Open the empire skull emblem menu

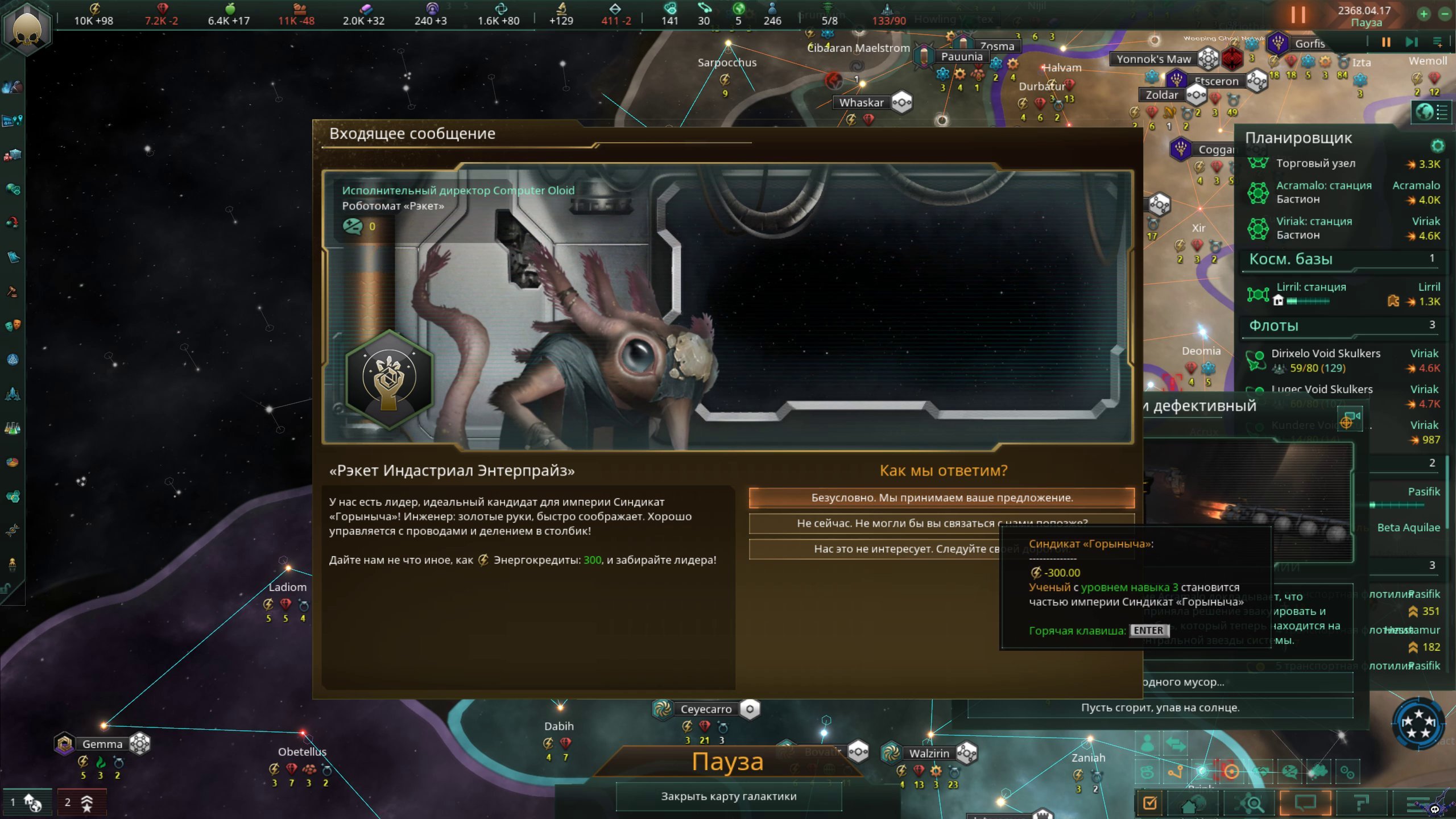[27, 28]
